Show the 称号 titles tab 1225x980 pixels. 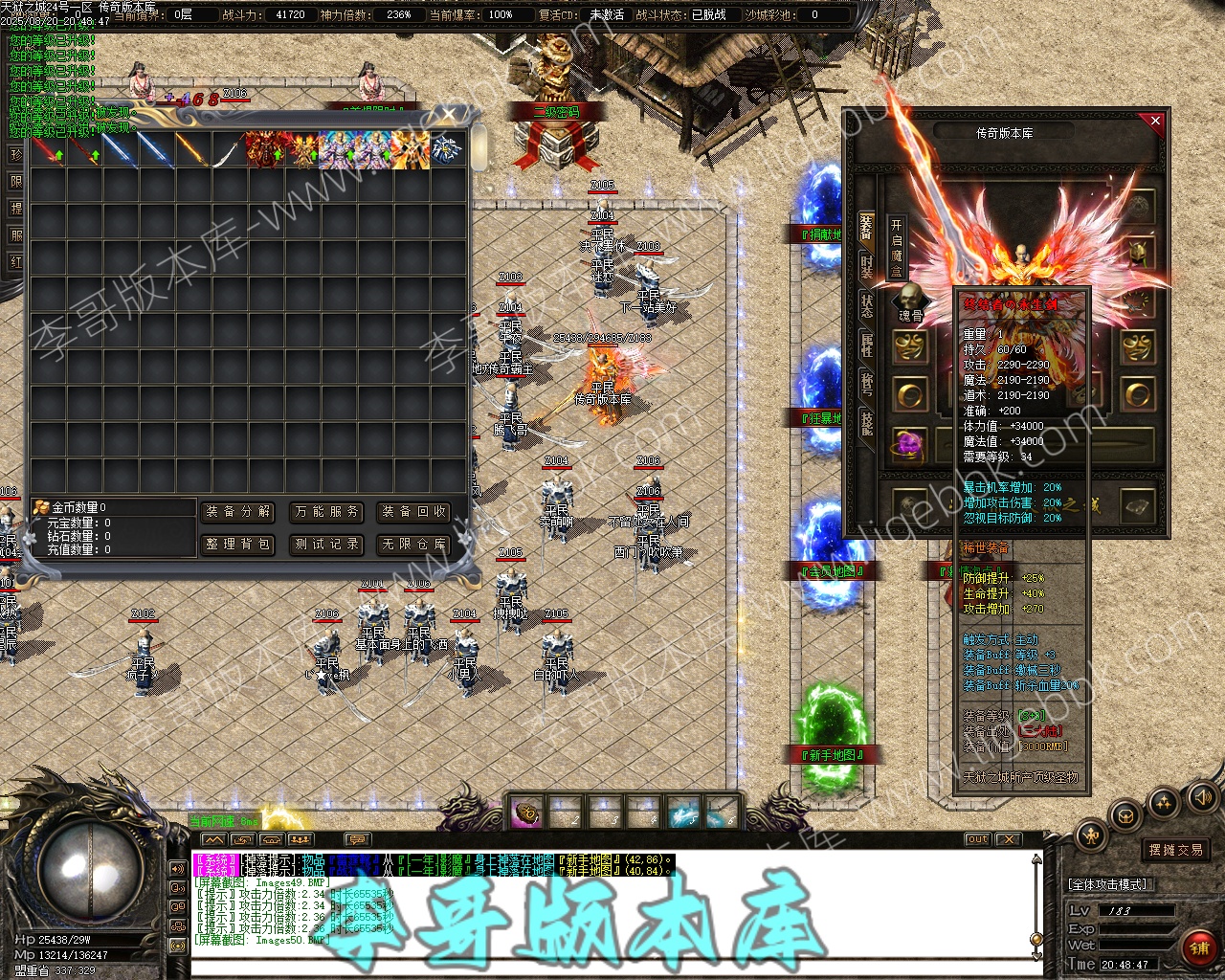coord(866,384)
